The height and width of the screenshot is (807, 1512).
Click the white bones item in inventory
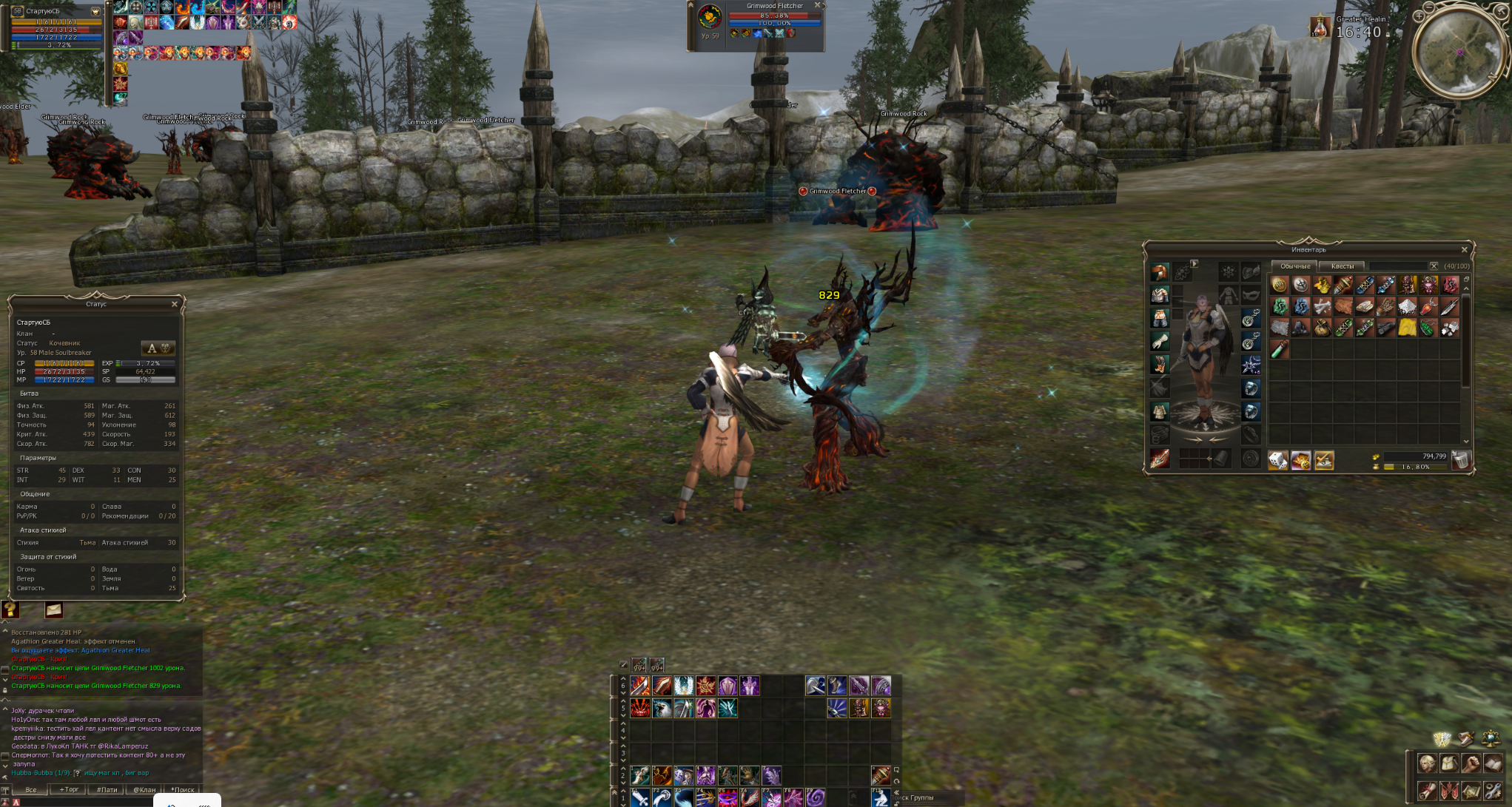[1323, 307]
